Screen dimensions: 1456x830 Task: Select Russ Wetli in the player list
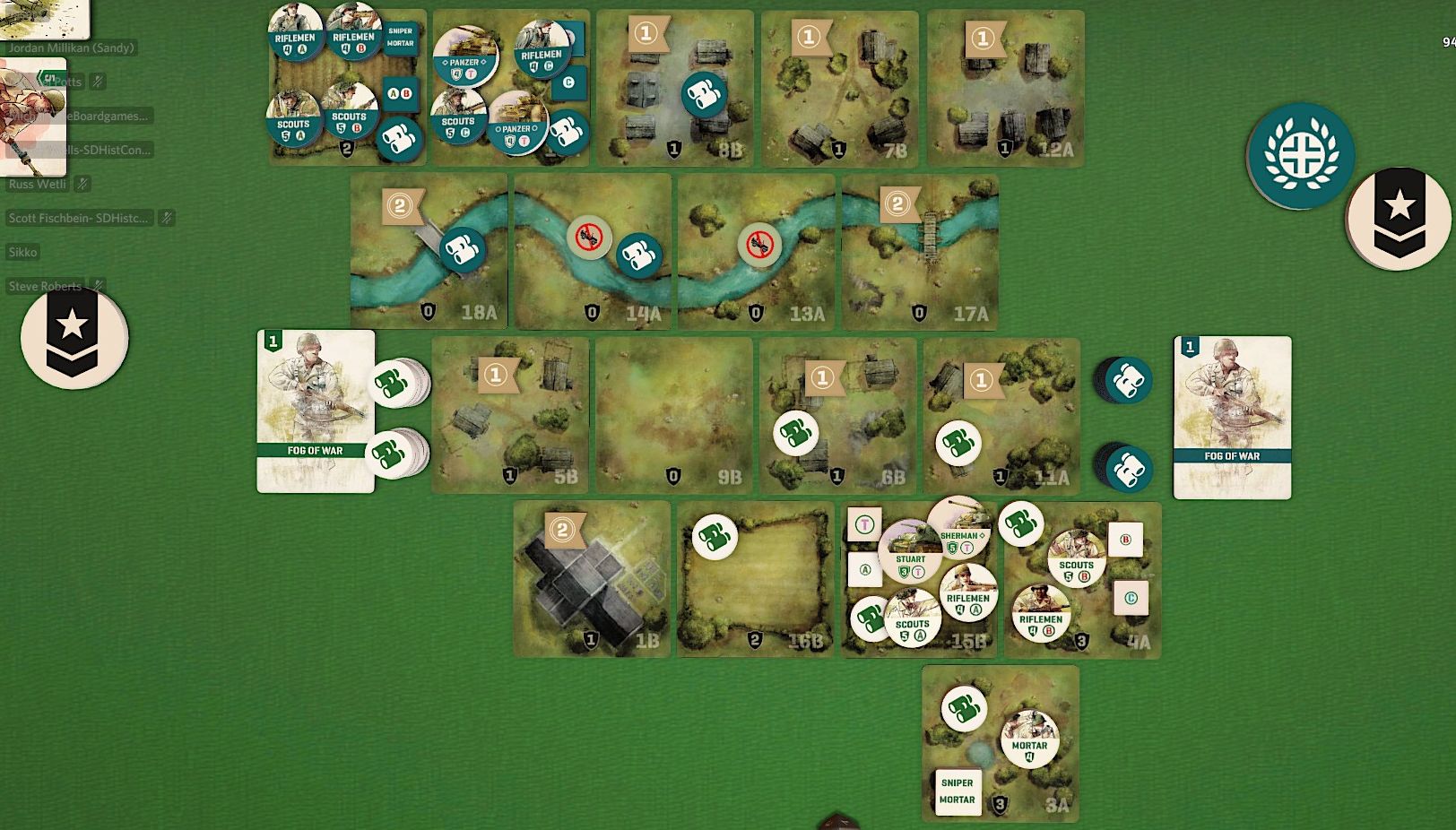pos(38,184)
